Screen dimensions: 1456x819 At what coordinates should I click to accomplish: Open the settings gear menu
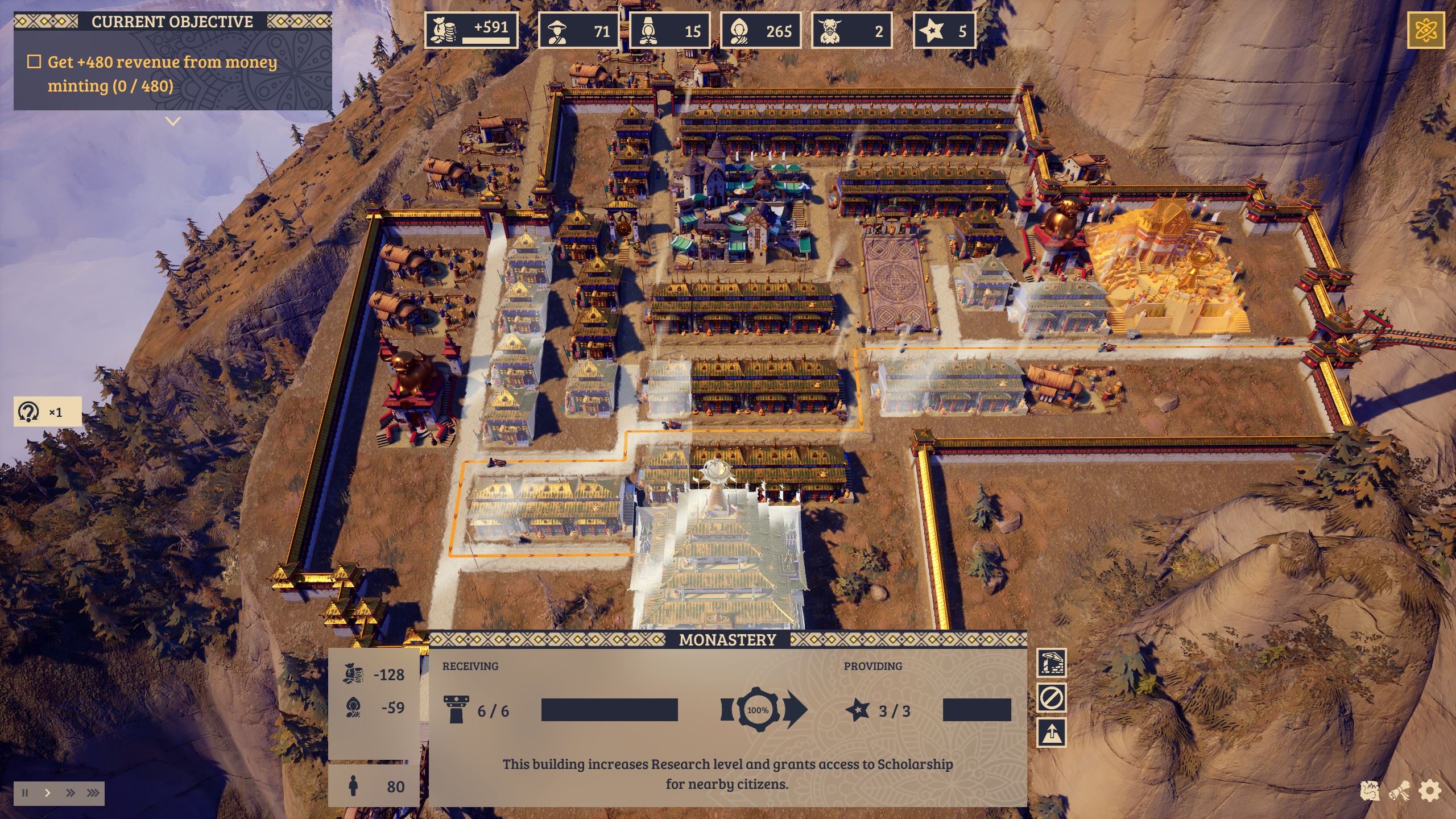(x=1430, y=791)
